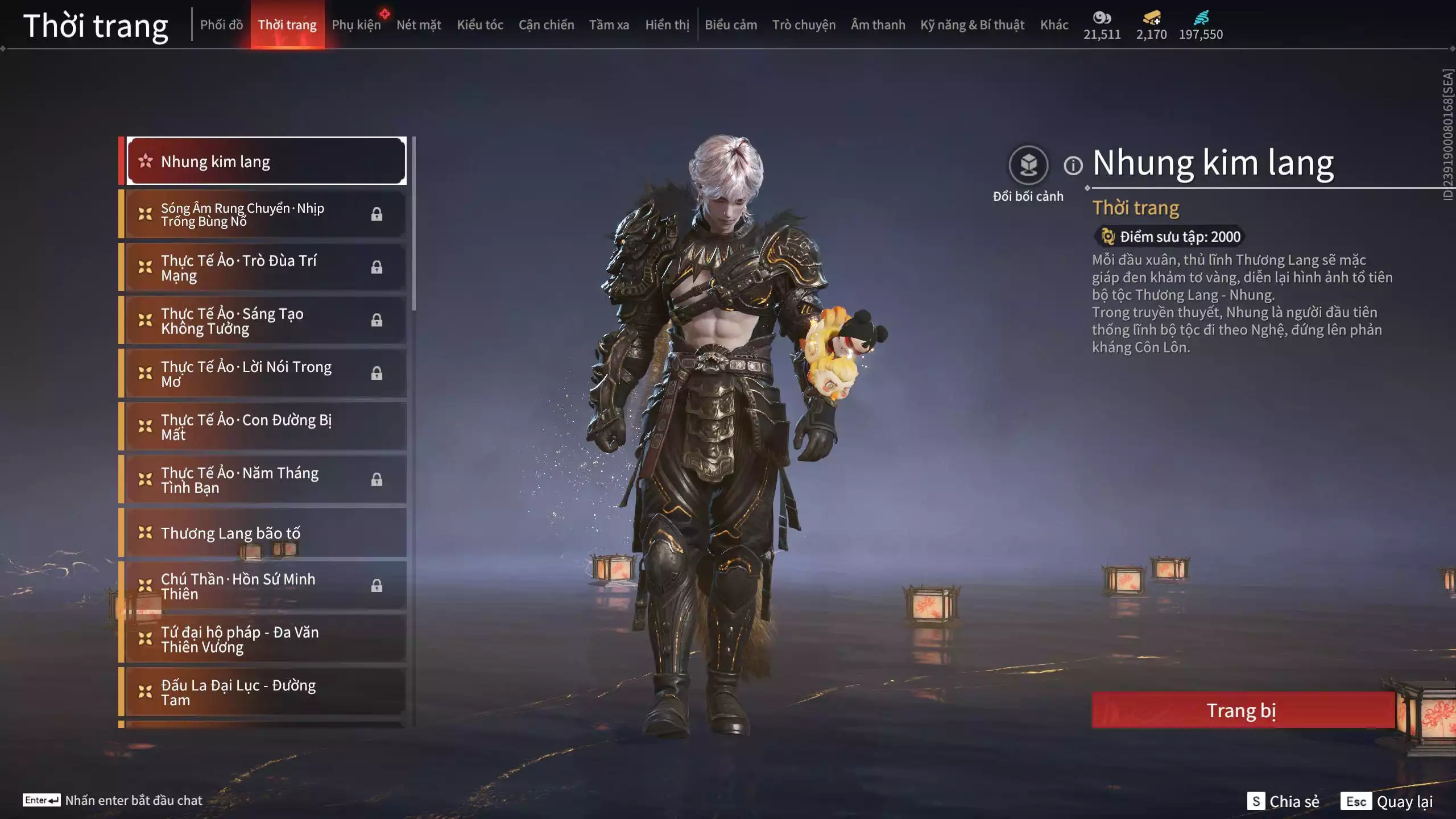Open the Phụ kiện tab
1456x819 pixels.
point(356,25)
